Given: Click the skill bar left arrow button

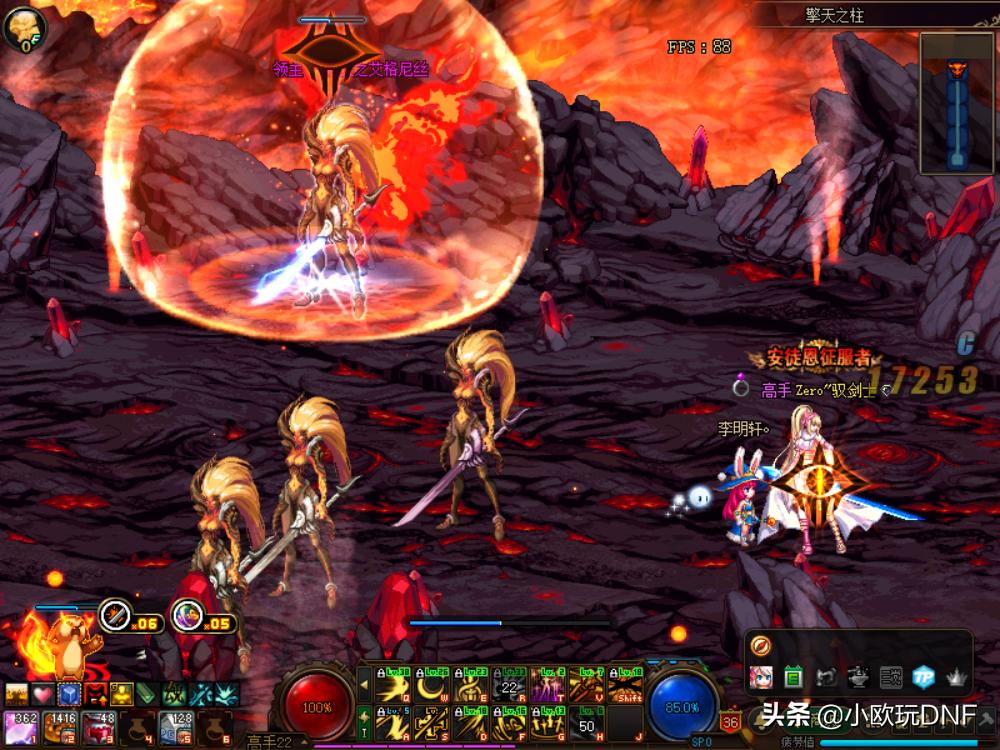Looking at the screenshot, I should click(364, 685).
